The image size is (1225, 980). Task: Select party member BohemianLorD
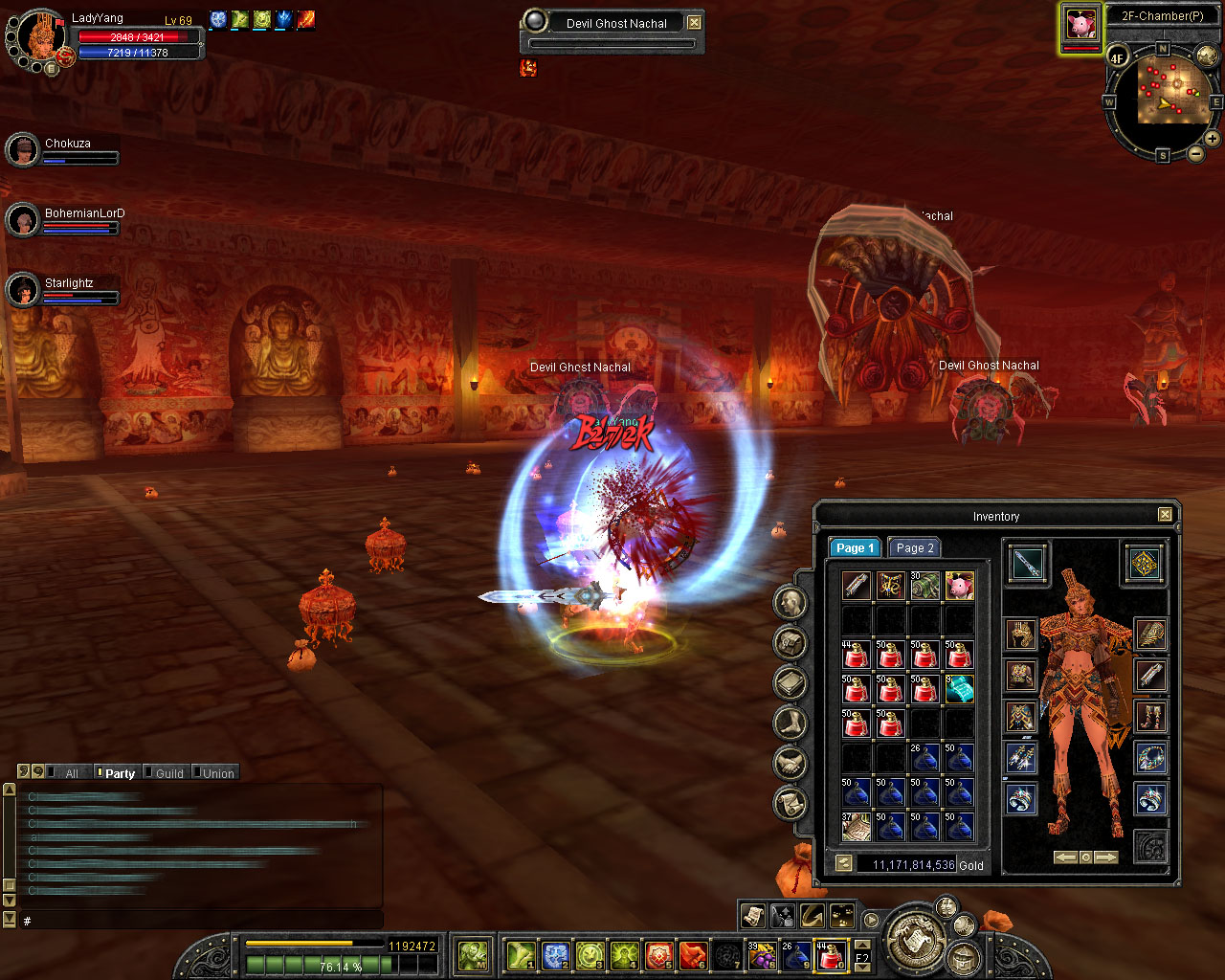click(x=84, y=213)
